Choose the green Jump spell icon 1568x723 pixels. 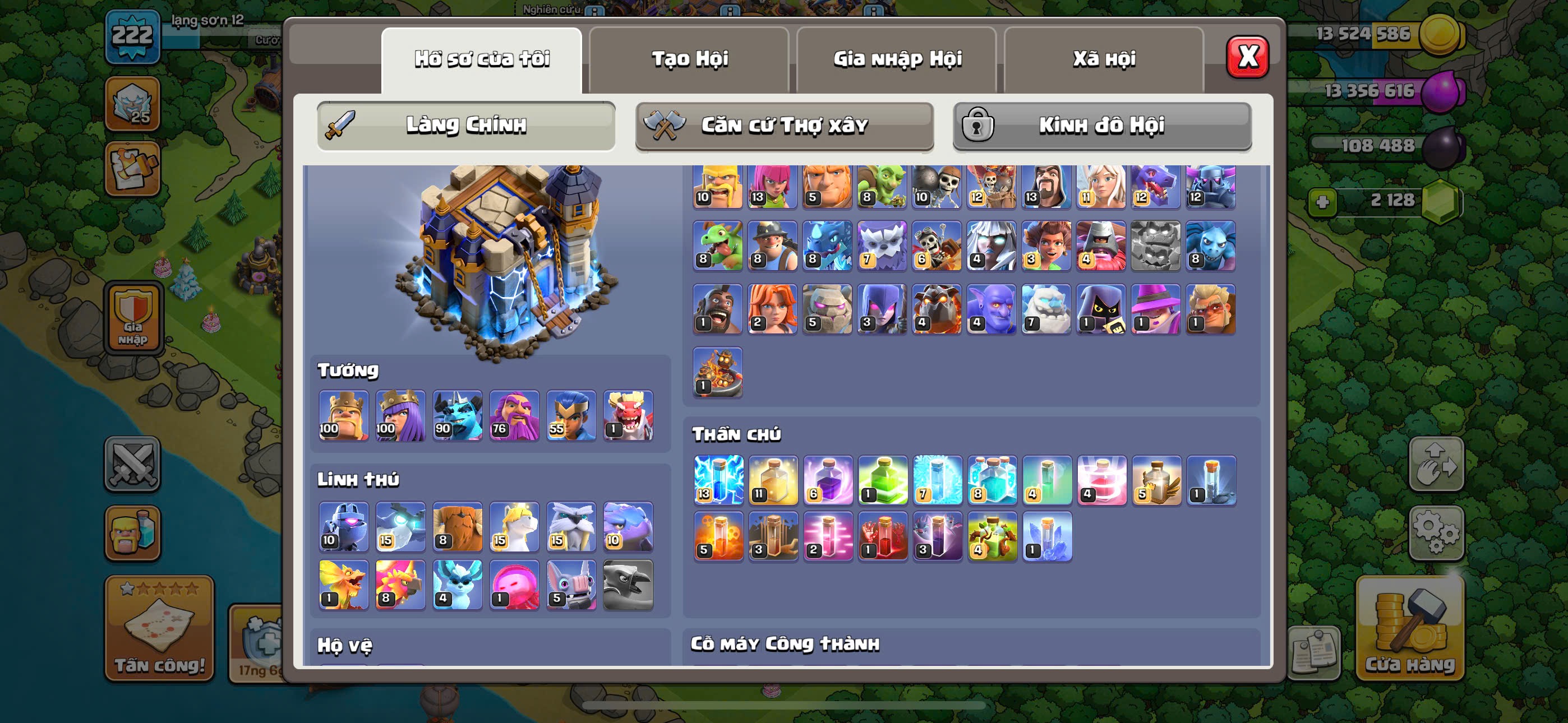point(883,480)
